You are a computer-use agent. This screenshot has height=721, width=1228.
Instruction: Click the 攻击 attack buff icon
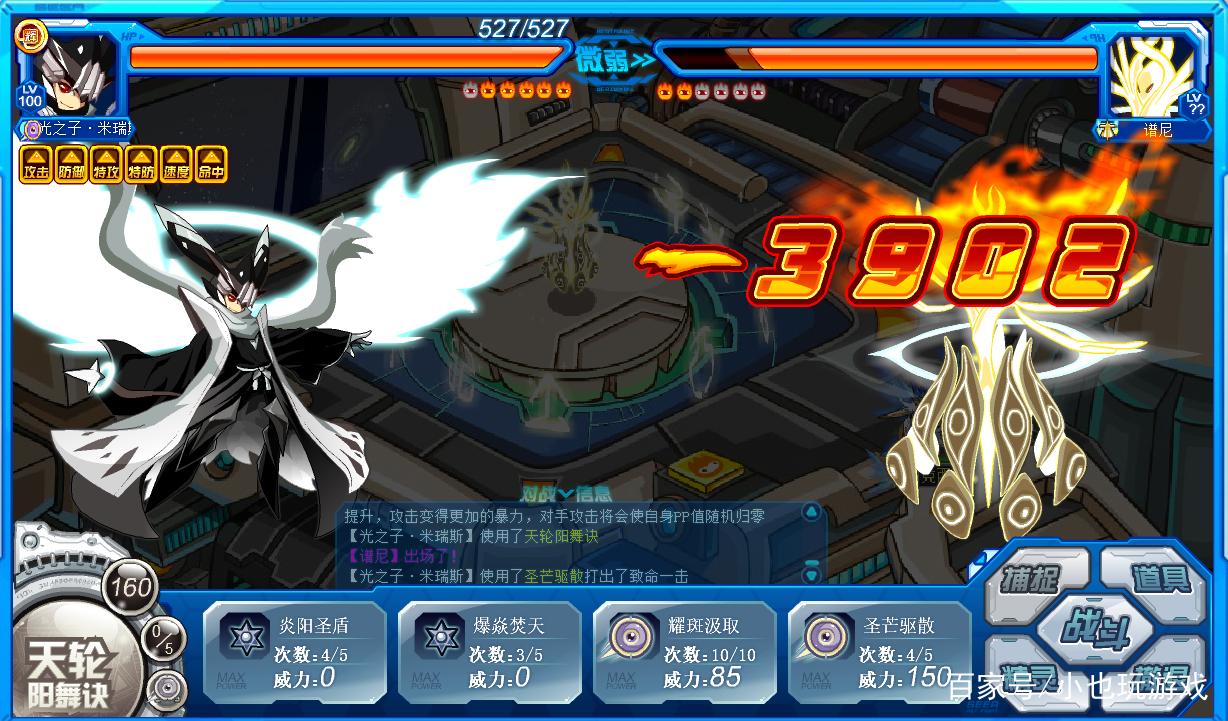tap(36, 165)
